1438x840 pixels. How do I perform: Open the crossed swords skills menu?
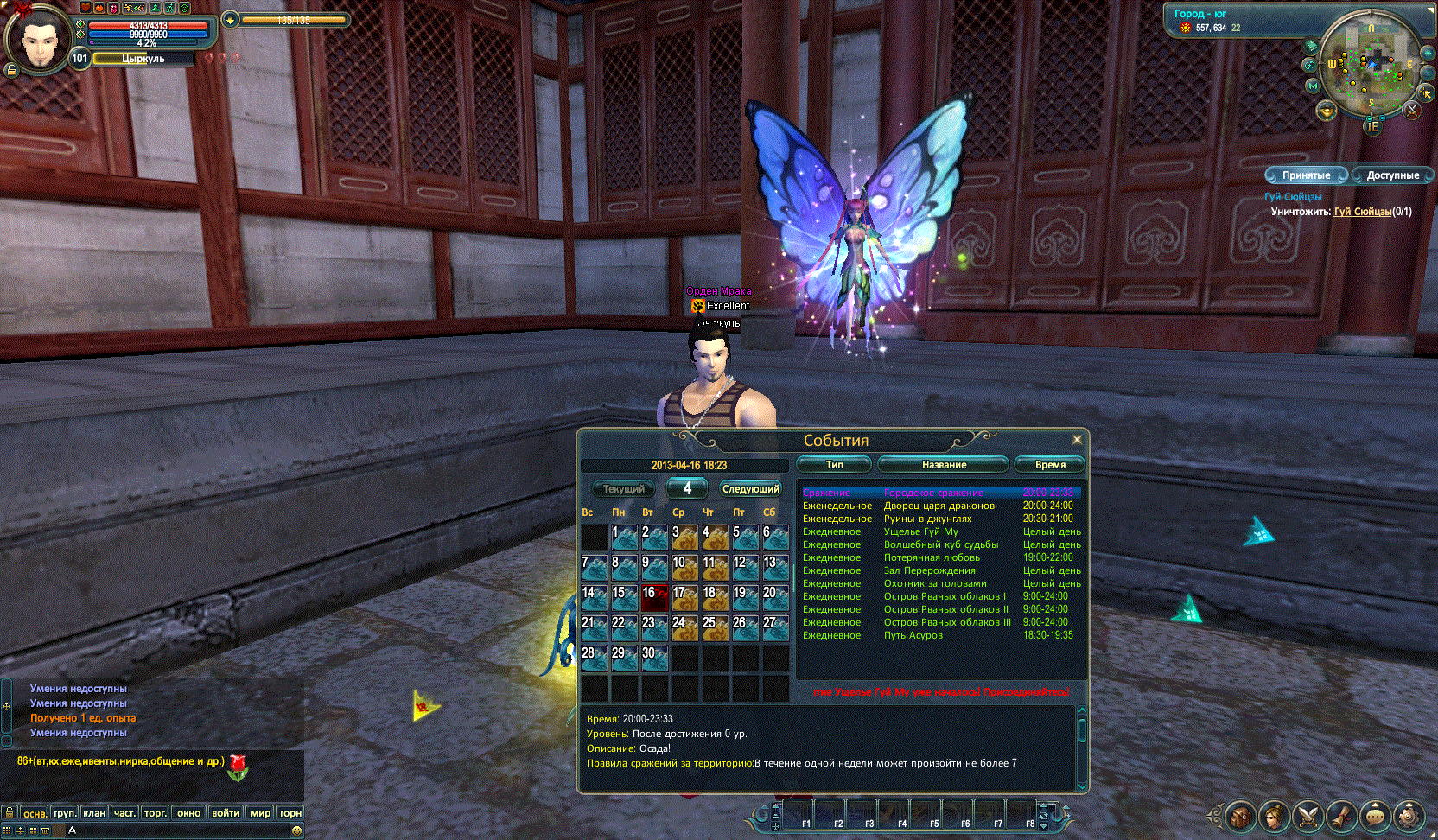click(x=1308, y=816)
